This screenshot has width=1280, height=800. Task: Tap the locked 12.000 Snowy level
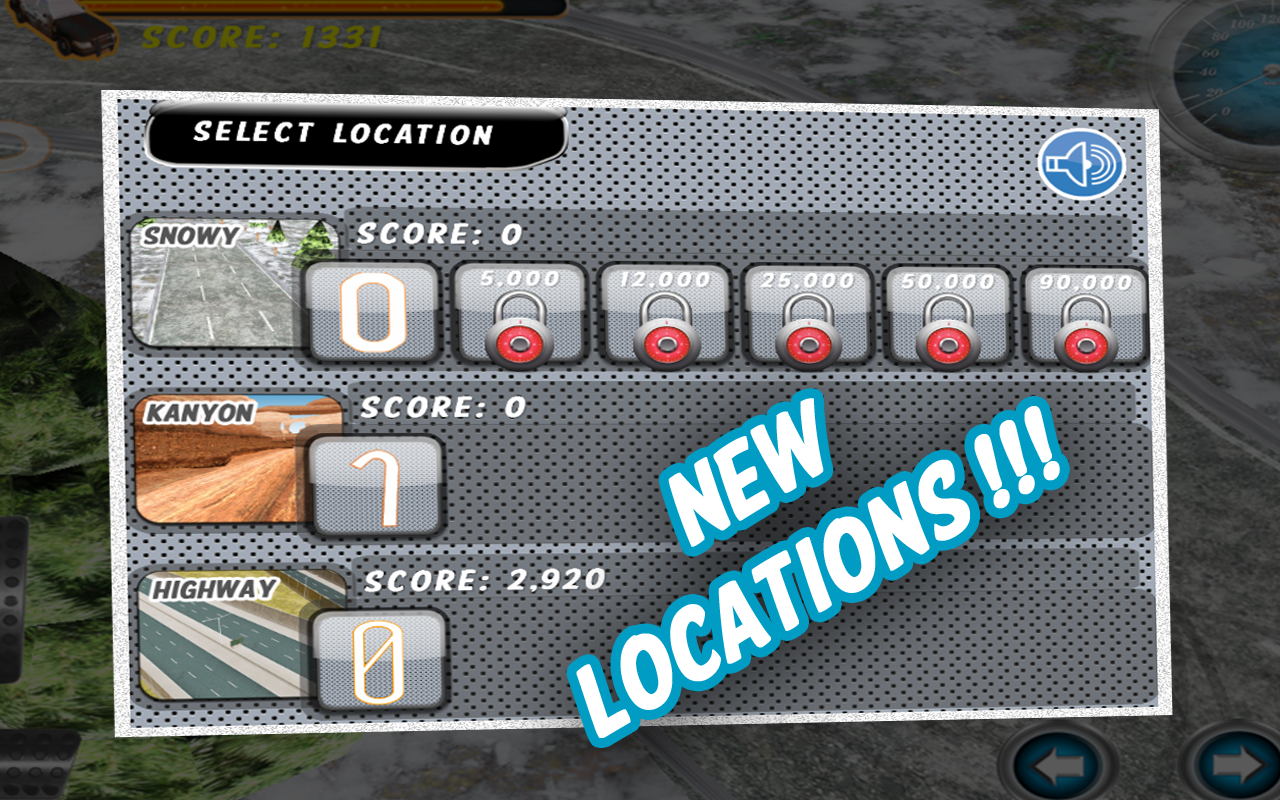coord(663,315)
